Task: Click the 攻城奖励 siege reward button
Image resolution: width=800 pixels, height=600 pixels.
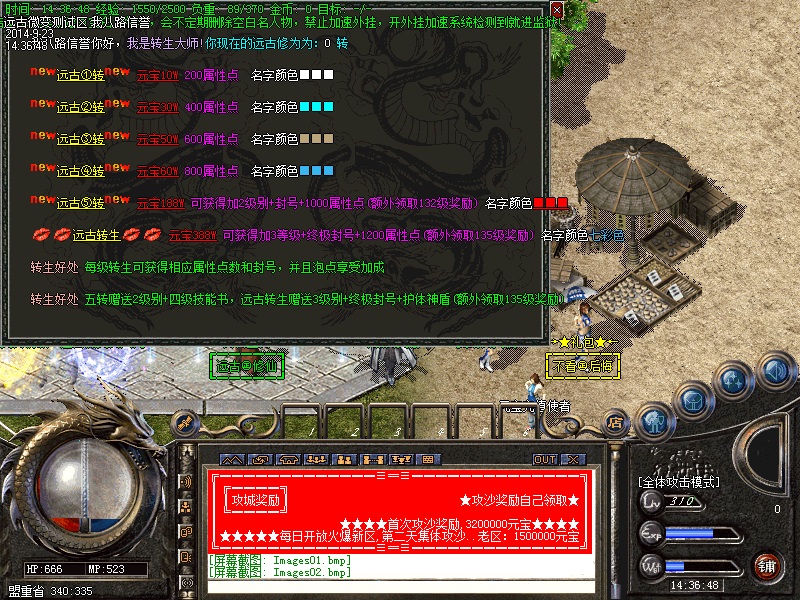Action: click(x=256, y=499)
